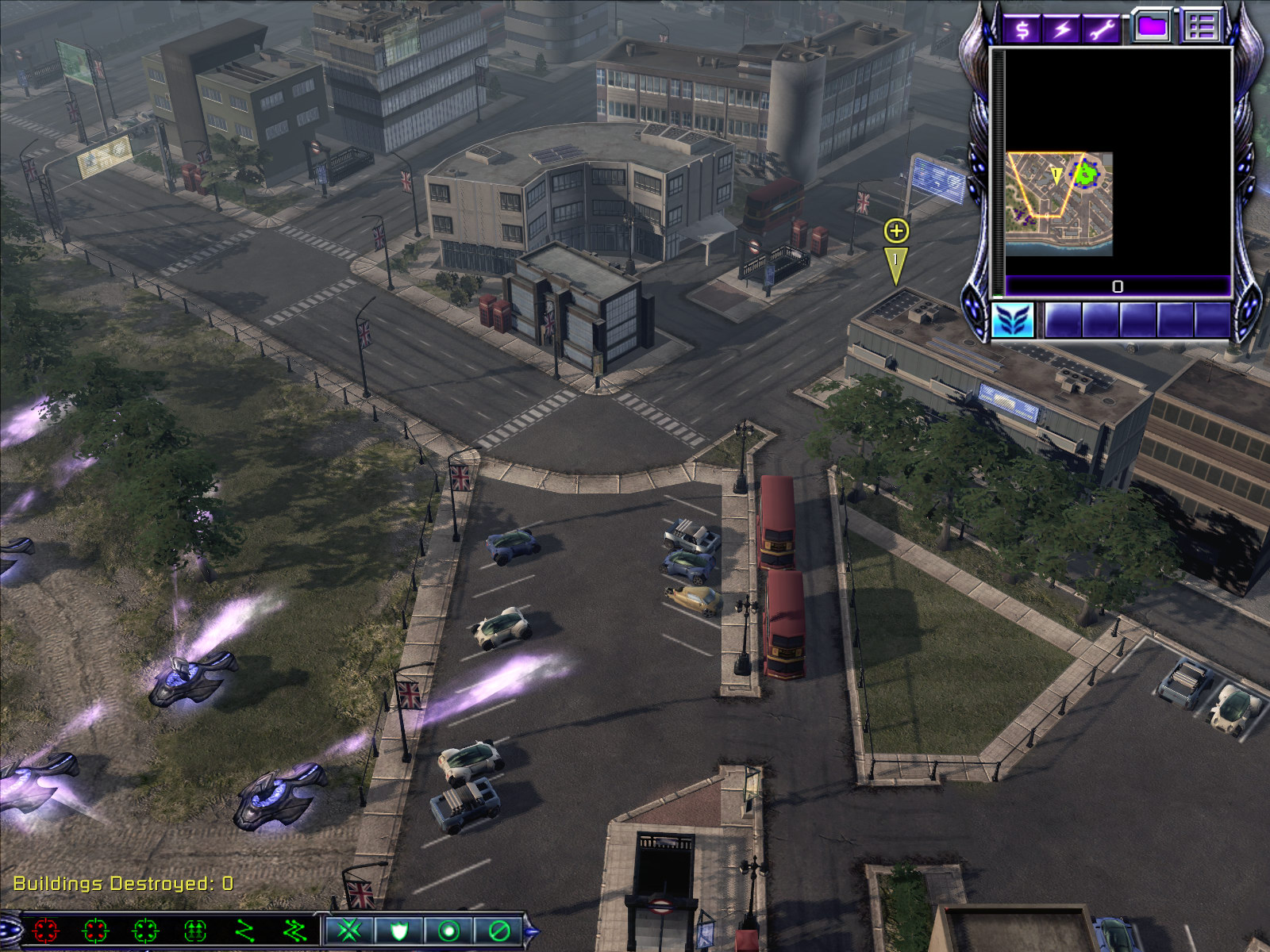This screenshot has width=1270, height=952.
Task: Open the purple folder menu button
Action: tap(1152, 26)
